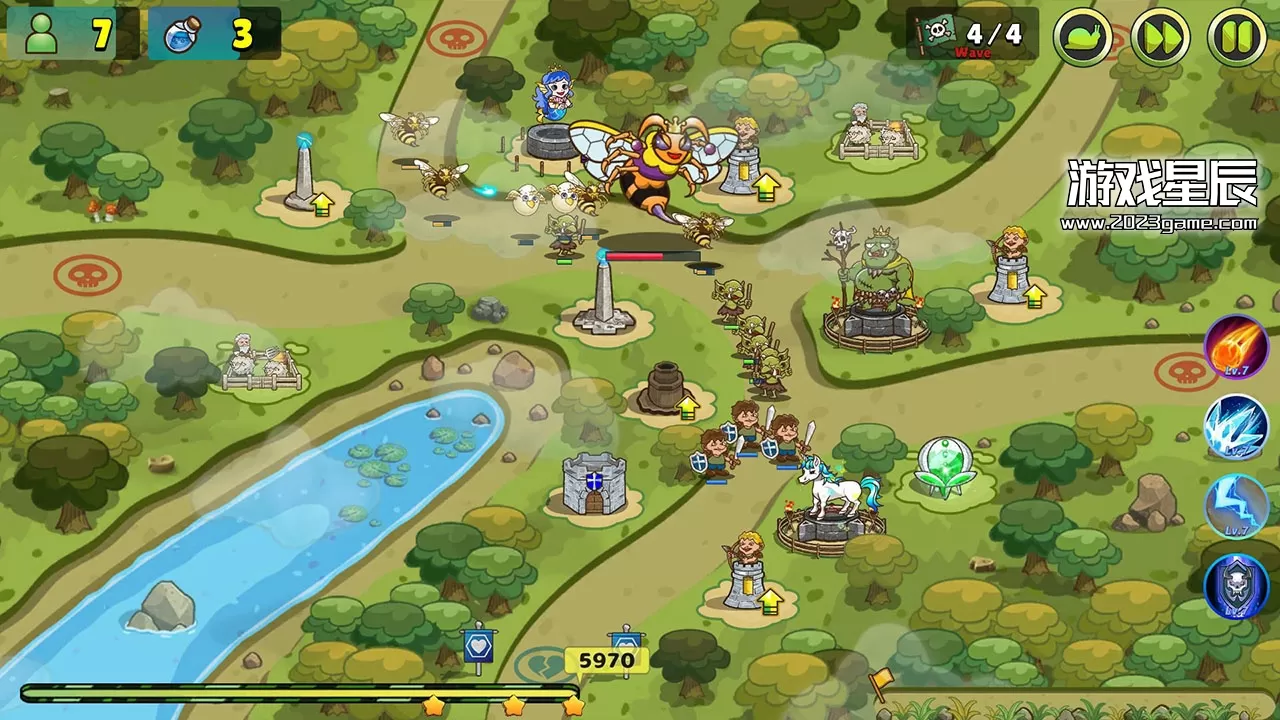Use the lightning bolt skill
This screenshot has width=1280, height=720.
1237,506
